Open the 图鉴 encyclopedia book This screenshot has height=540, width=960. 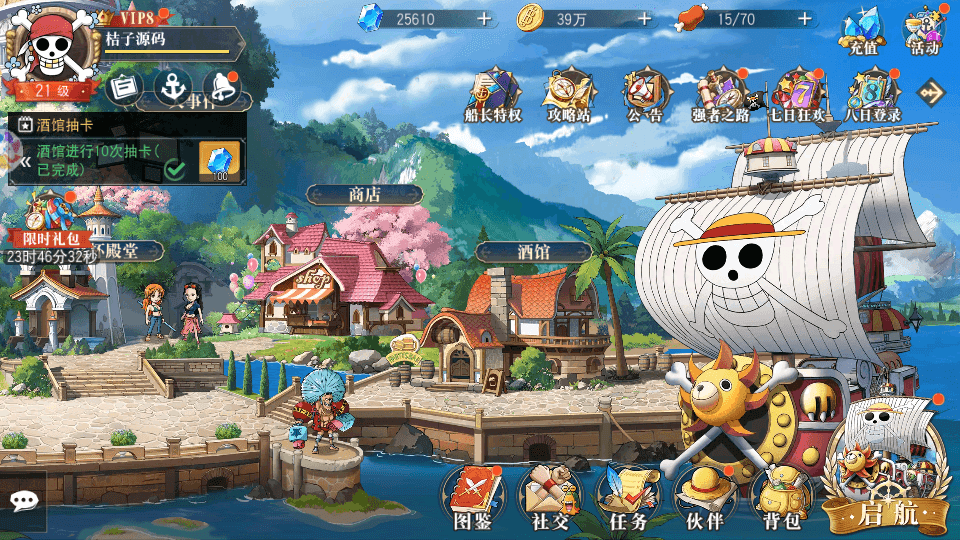[x=472, y=493]
